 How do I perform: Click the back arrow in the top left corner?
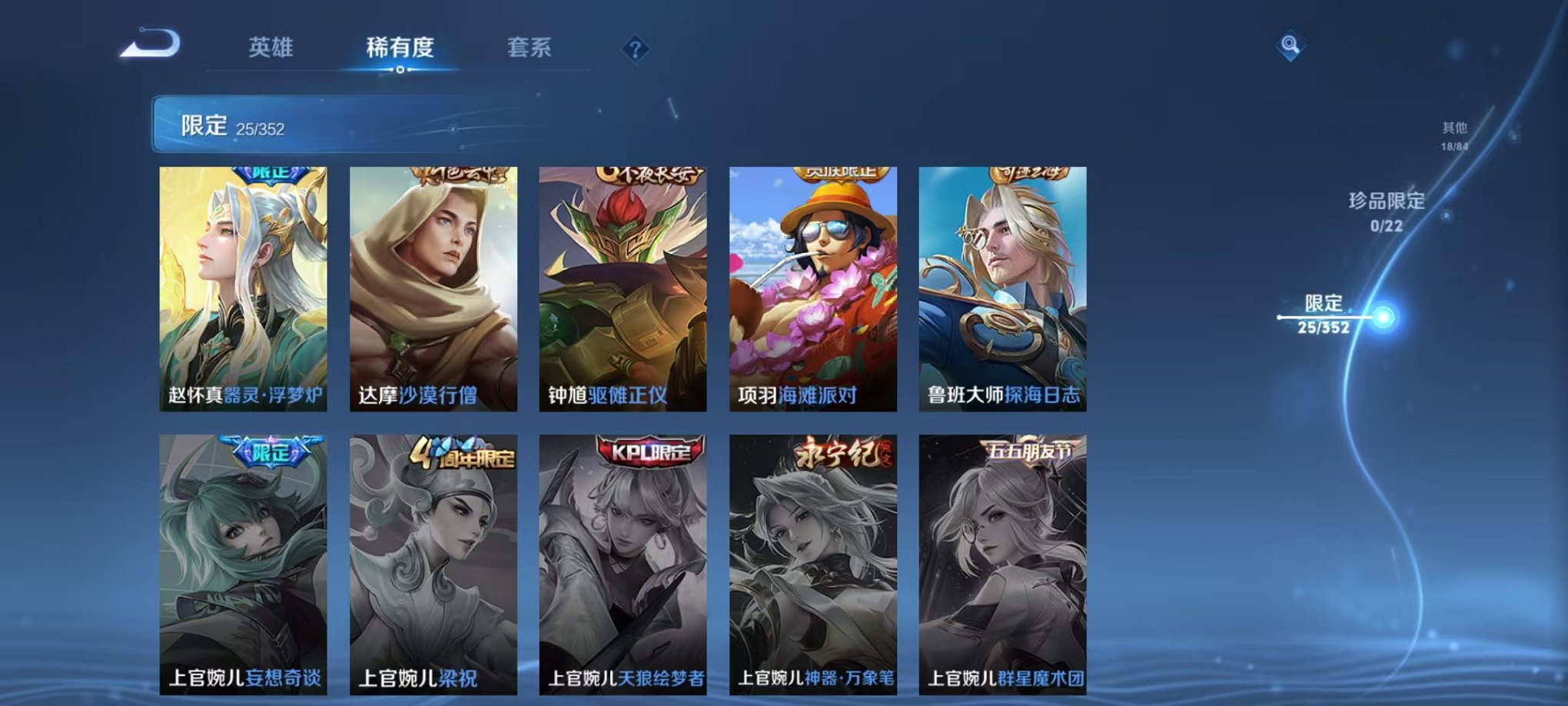(151, 45)
